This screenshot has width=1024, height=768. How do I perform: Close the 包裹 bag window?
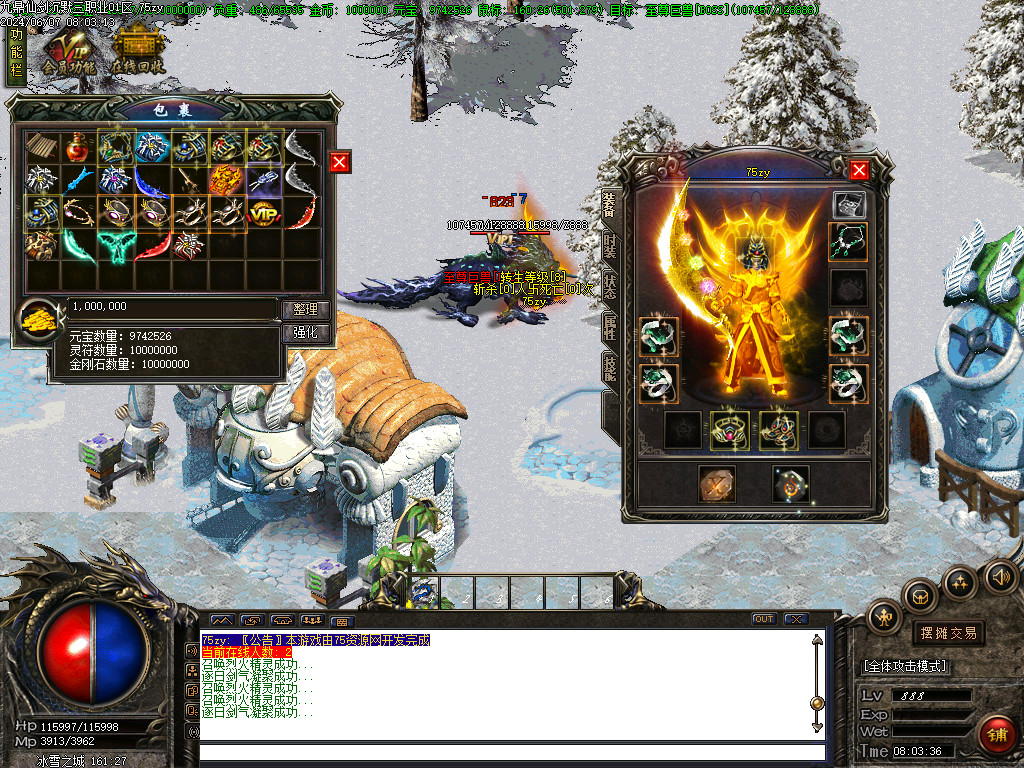(340, 162)
